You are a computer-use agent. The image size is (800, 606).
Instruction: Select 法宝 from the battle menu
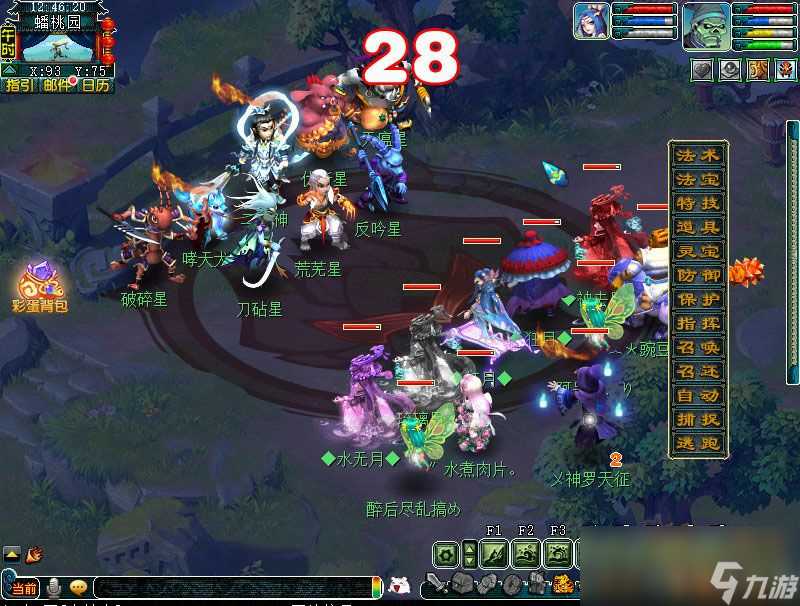coord(698,180)
